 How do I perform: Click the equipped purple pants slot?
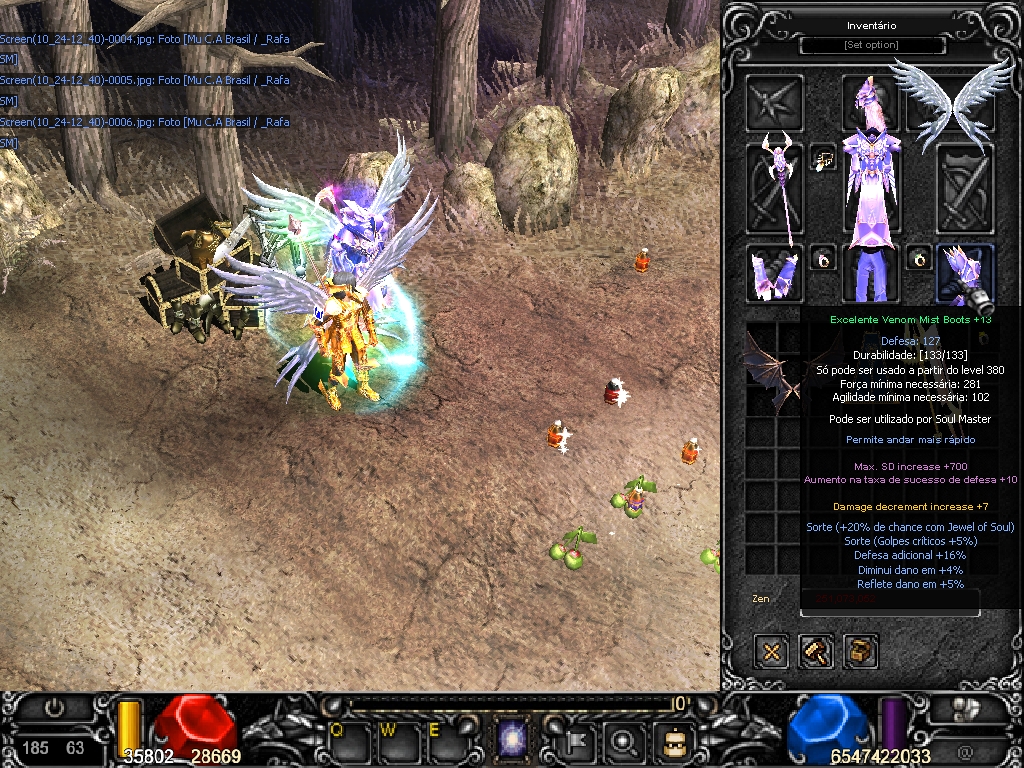[869, 272]
